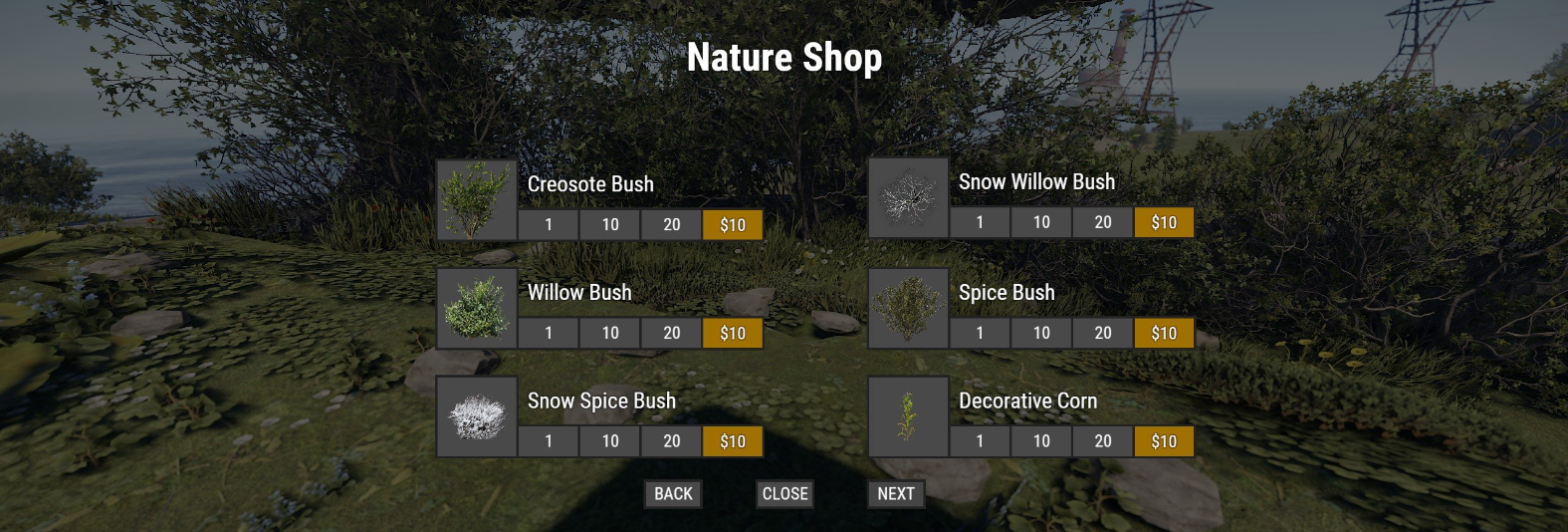Click the Willow Bush $10 price button
Viewport: 1568px width, 532px height.
coord(733,334)
